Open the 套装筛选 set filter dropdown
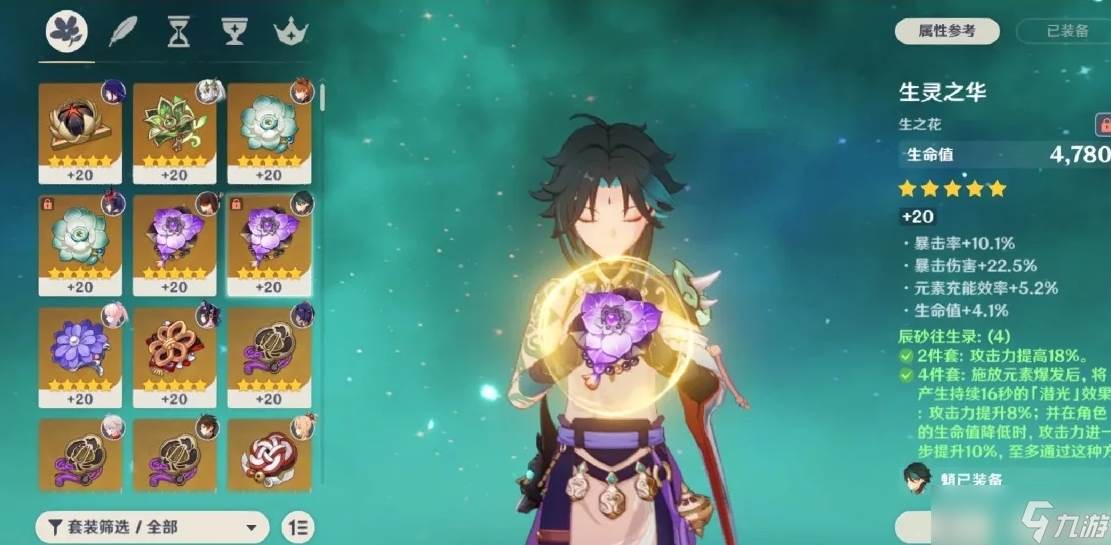The width and height of the screenshot is (1111, 545). click(152, 527)
